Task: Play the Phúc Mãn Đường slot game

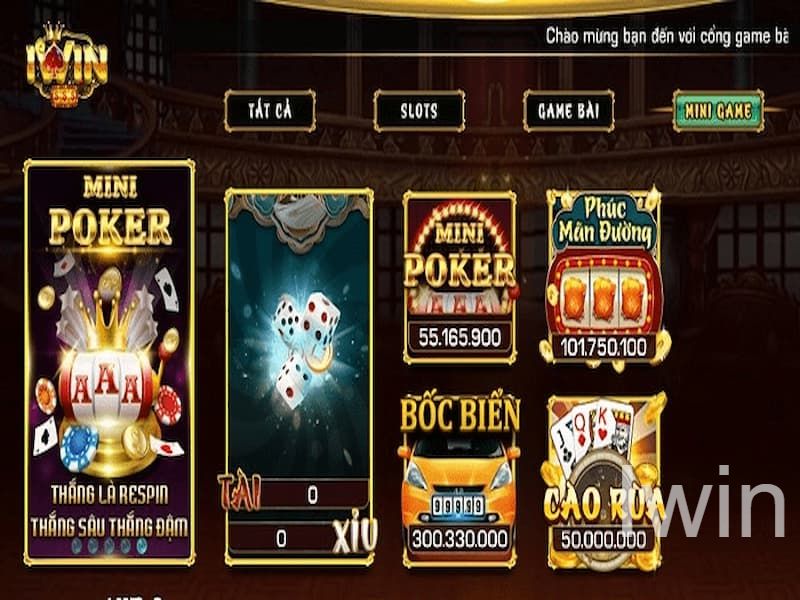Action: pyautogui.click(x=605, y=276)
